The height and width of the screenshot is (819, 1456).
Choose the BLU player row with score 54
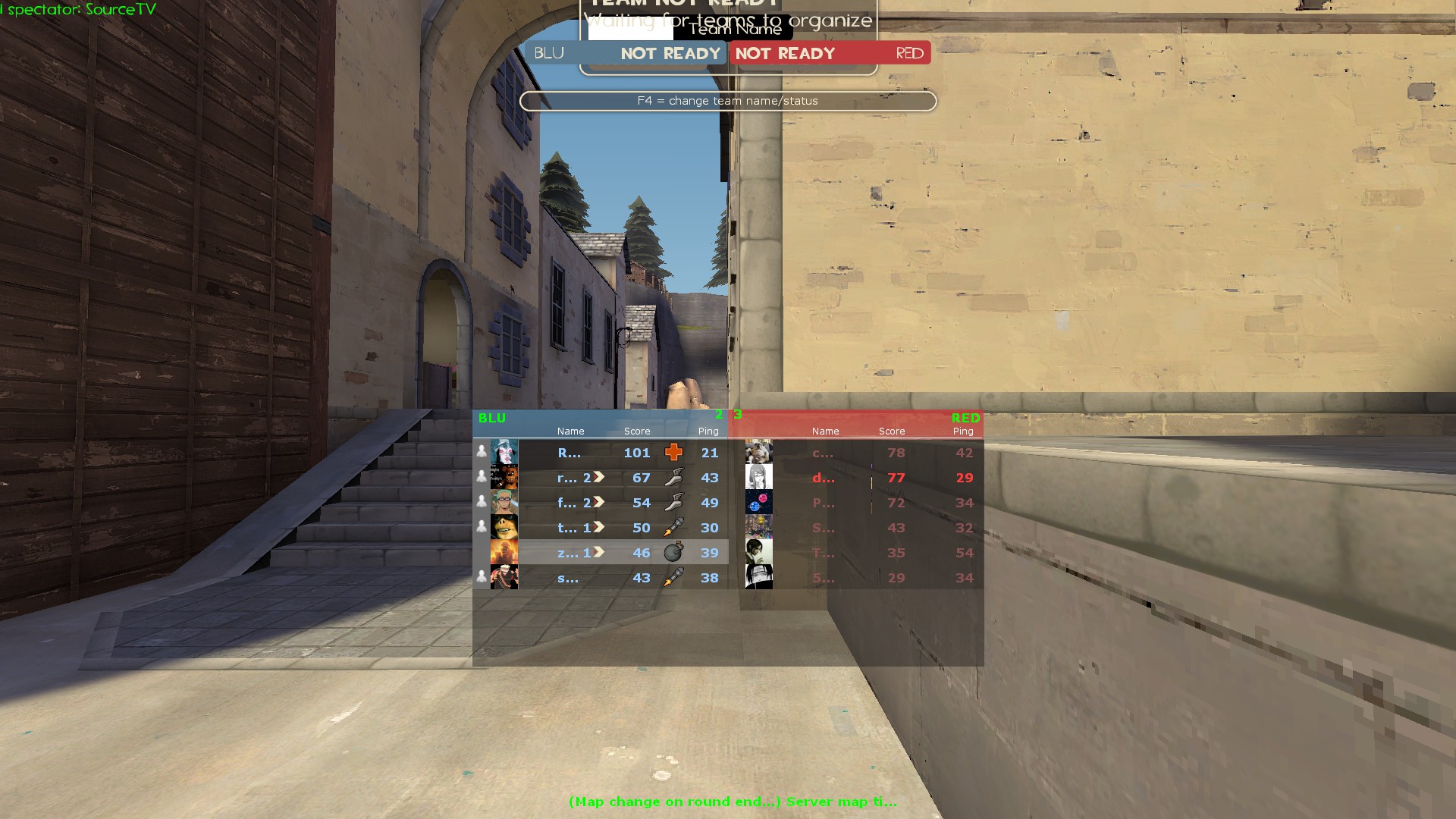pyautogui.click(x=599, y=503)
